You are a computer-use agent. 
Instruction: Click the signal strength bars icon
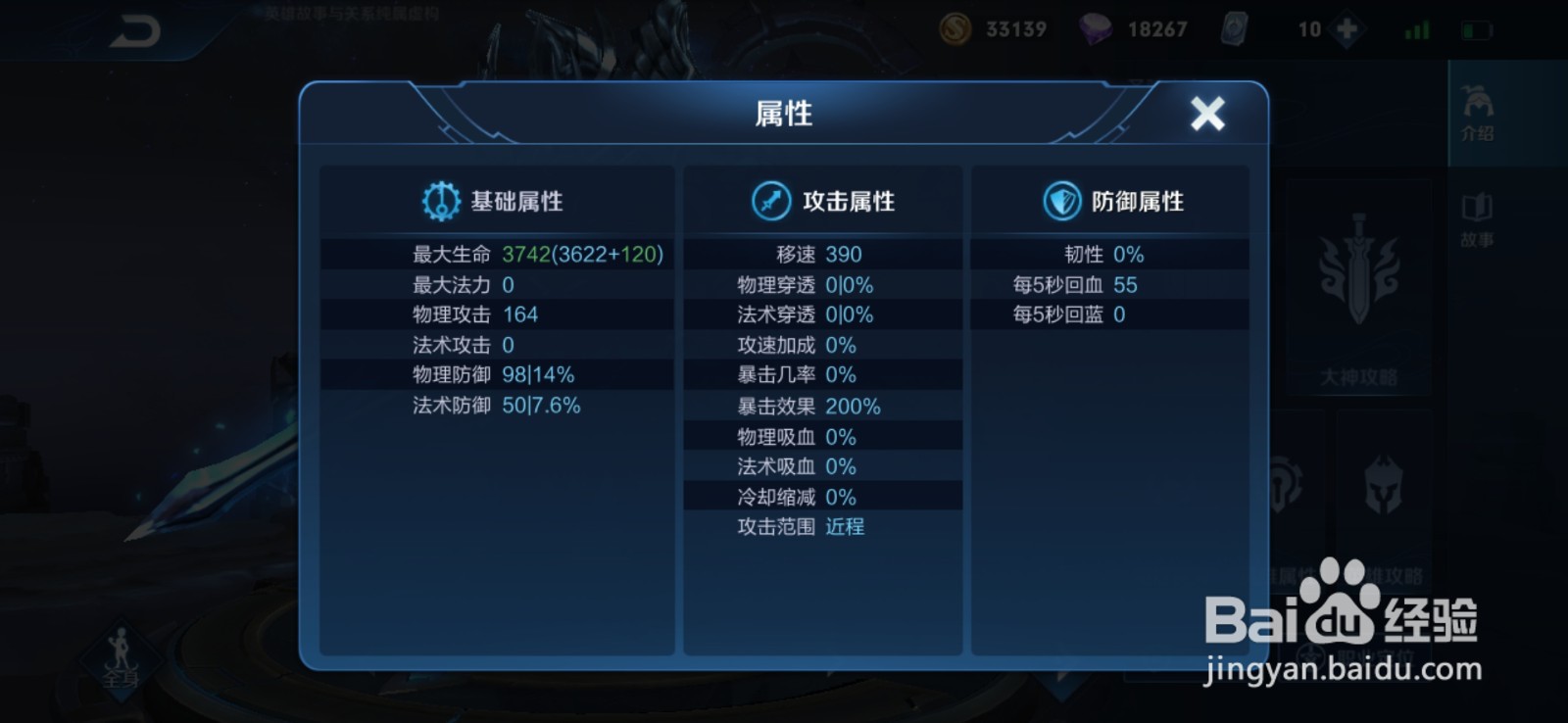(x=1415, y=28)
